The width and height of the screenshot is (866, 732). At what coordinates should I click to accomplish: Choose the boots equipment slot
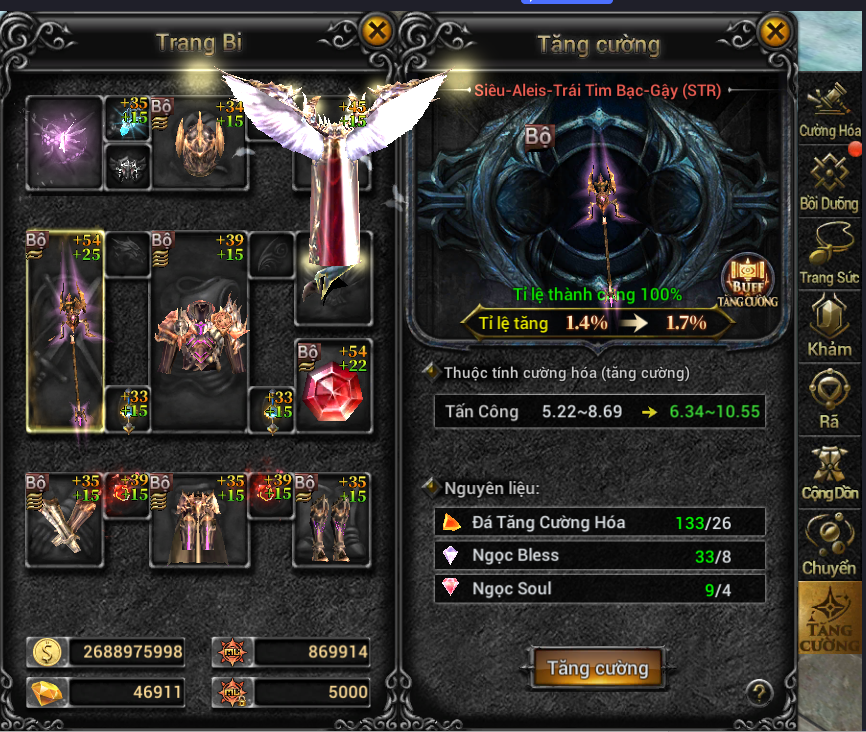click(x=331, y=520)
